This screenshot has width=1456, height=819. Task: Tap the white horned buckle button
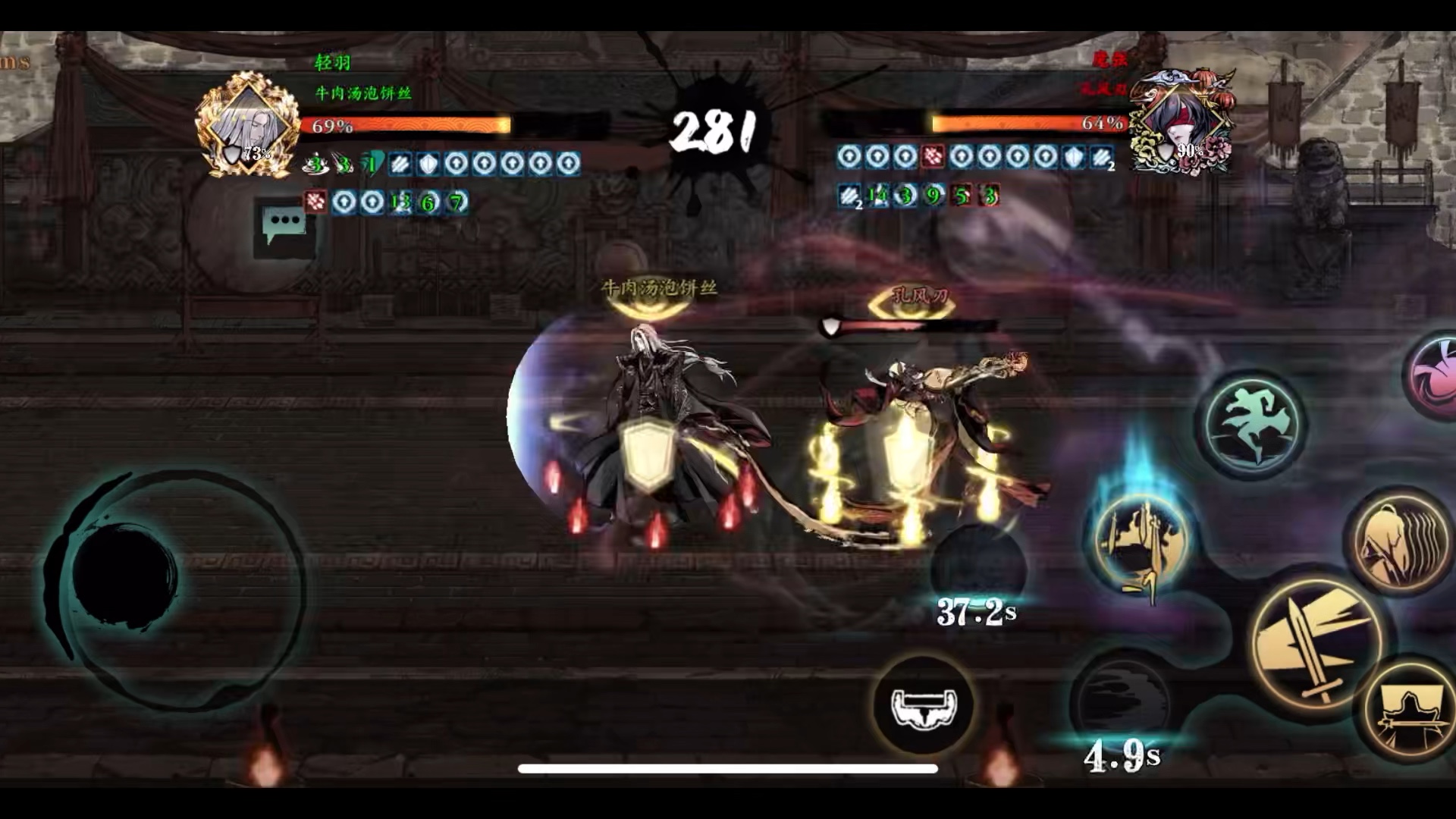pos(924,707)
